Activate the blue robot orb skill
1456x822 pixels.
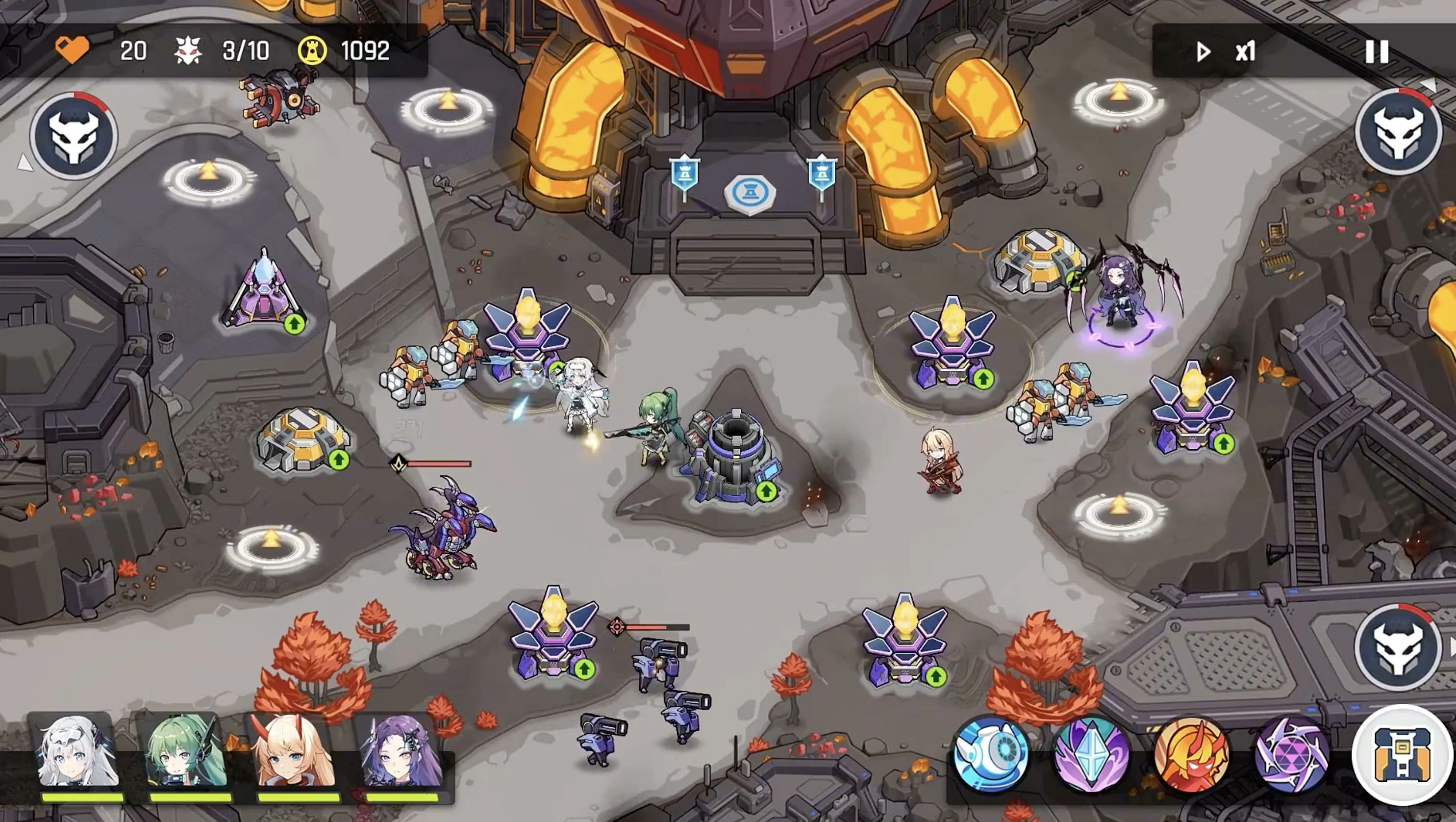[990, 753]
